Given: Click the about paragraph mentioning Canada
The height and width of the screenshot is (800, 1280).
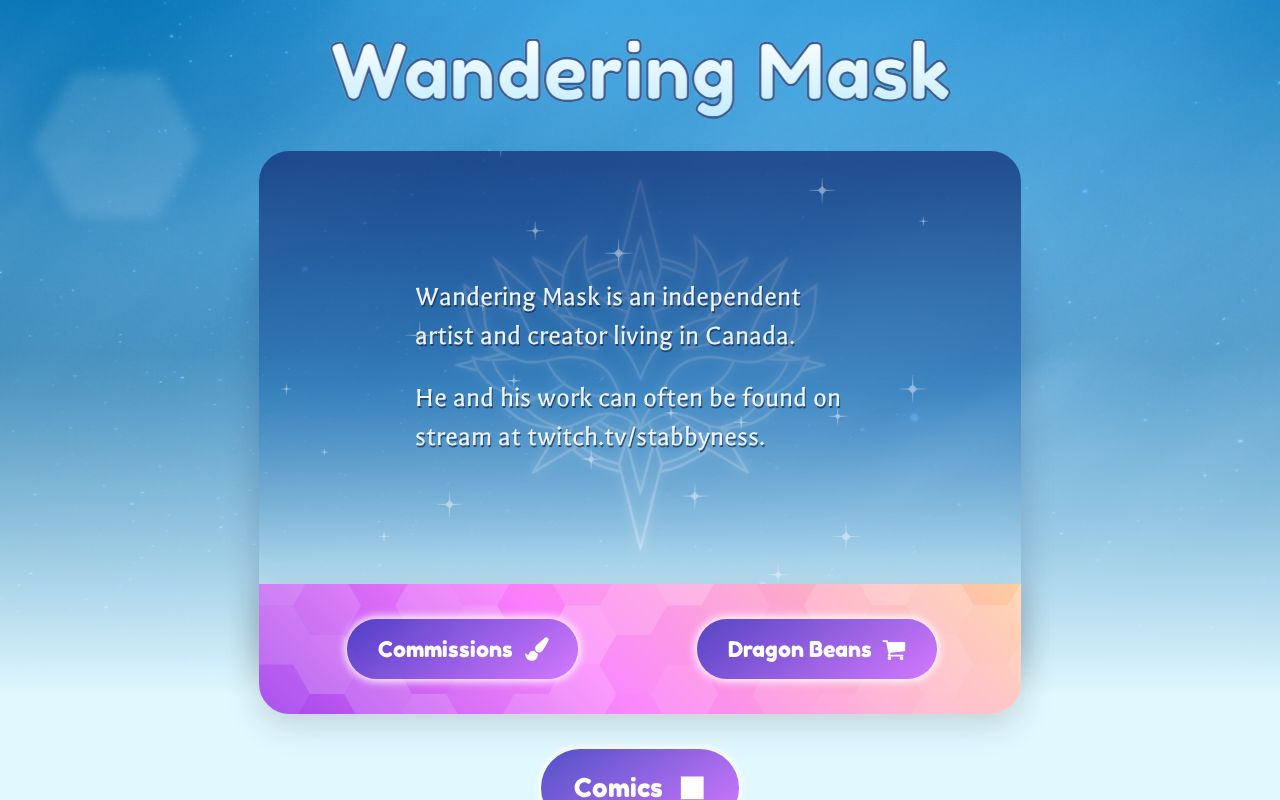Looking at the screenshot, I should point(608,316).
